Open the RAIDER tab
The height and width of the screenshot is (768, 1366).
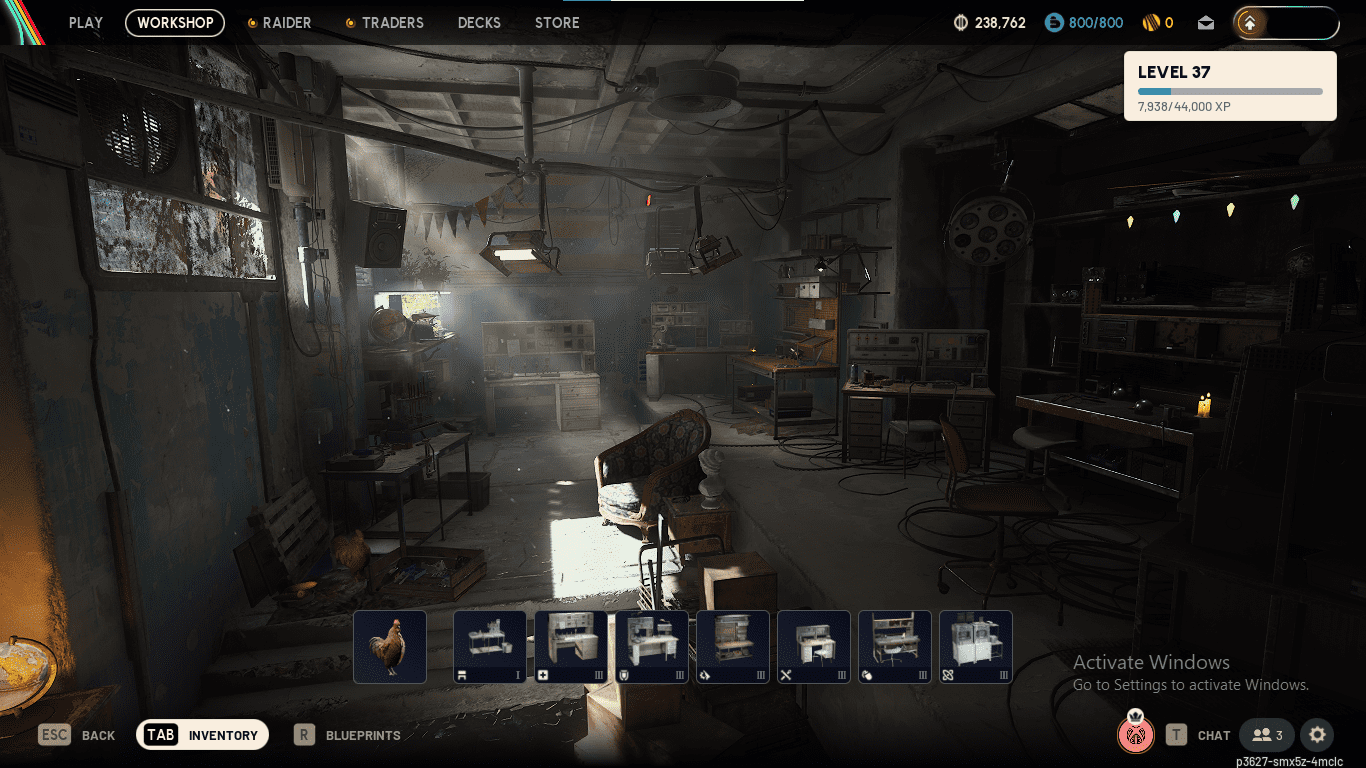(287, 23)
